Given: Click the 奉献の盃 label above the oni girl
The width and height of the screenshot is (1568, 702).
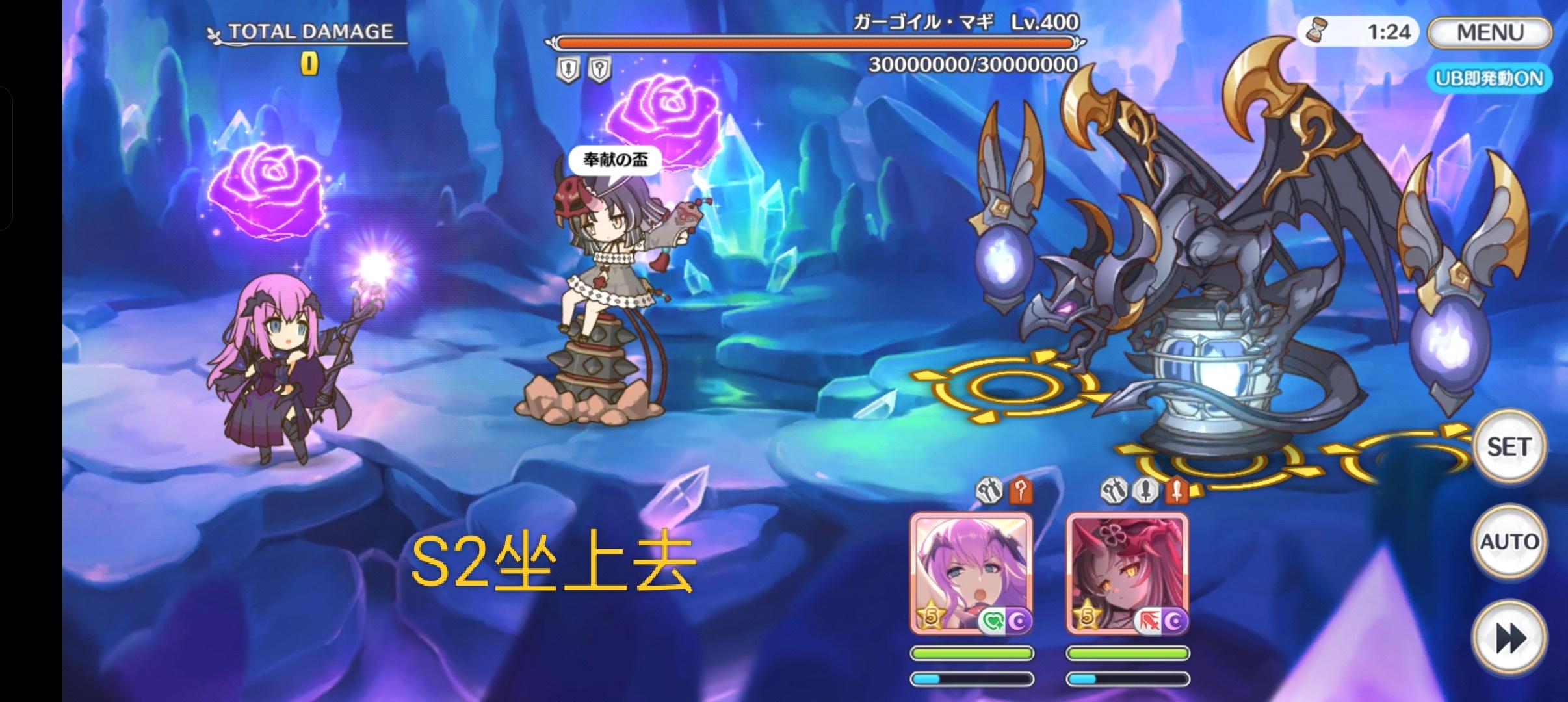Looking at the screenshot, I should point(614,158).
